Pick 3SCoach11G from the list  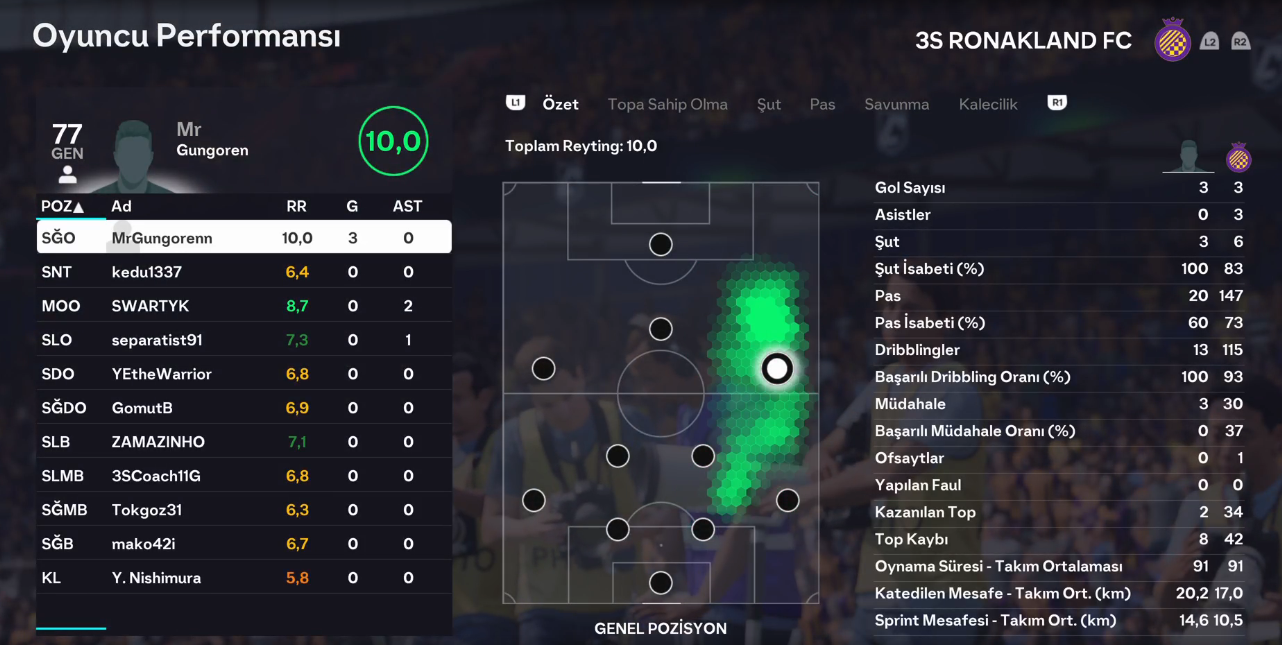[x=244, y=476]
